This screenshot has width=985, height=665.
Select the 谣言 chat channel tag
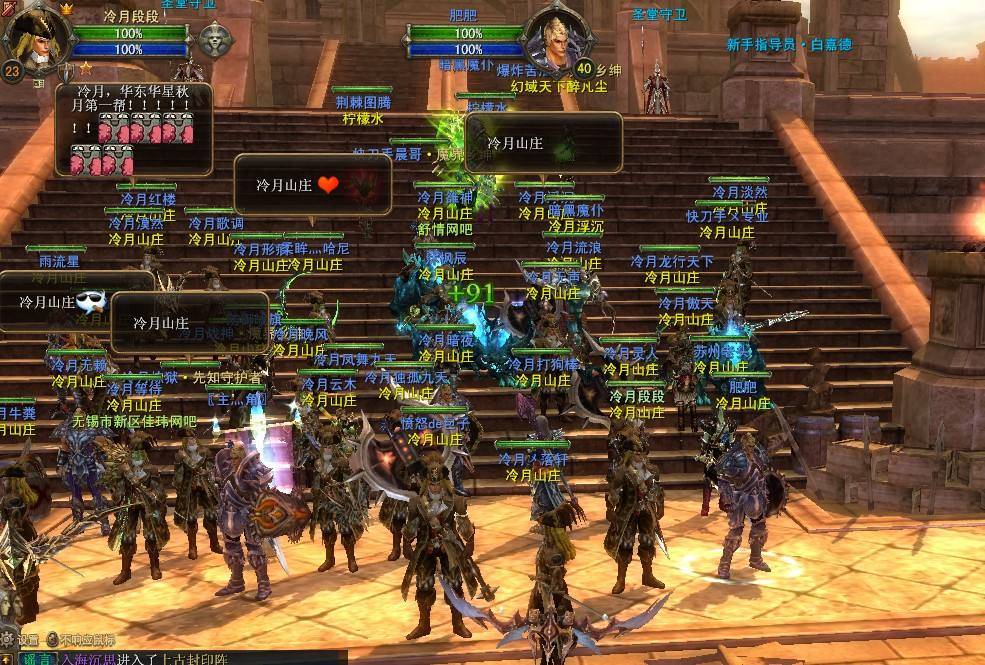37,657
